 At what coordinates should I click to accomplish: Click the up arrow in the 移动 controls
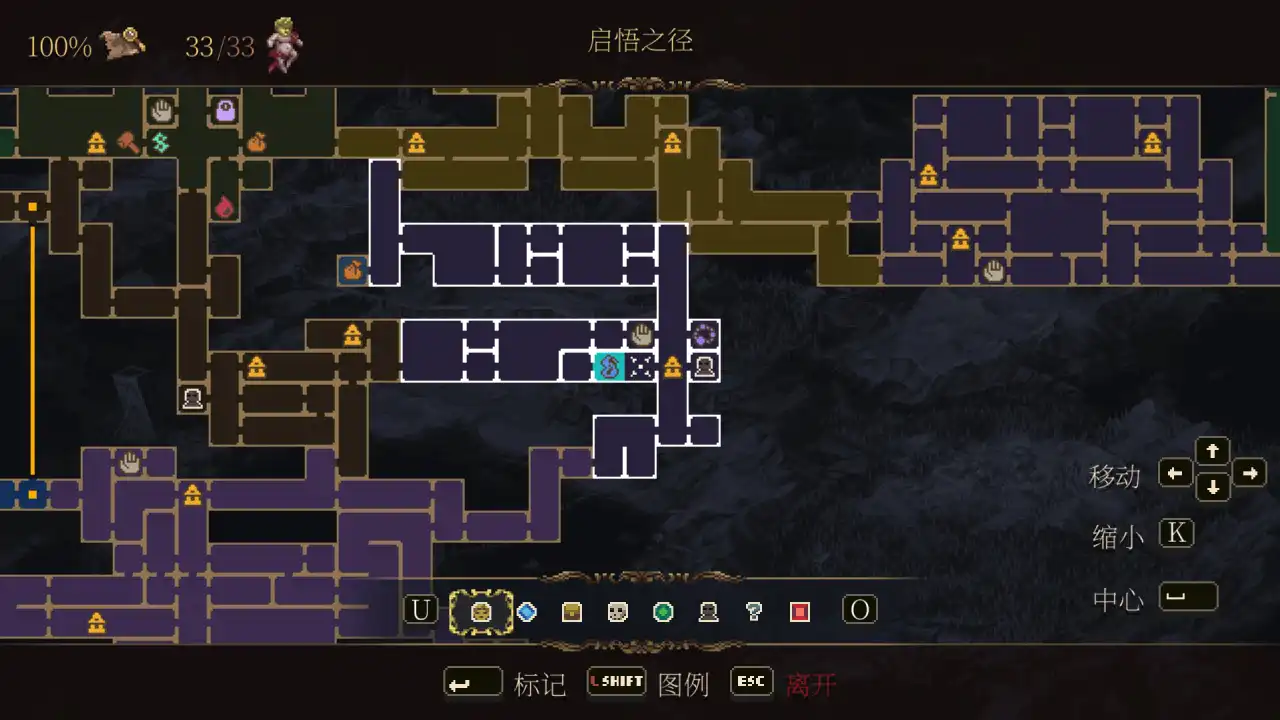tap(1213, 451)
